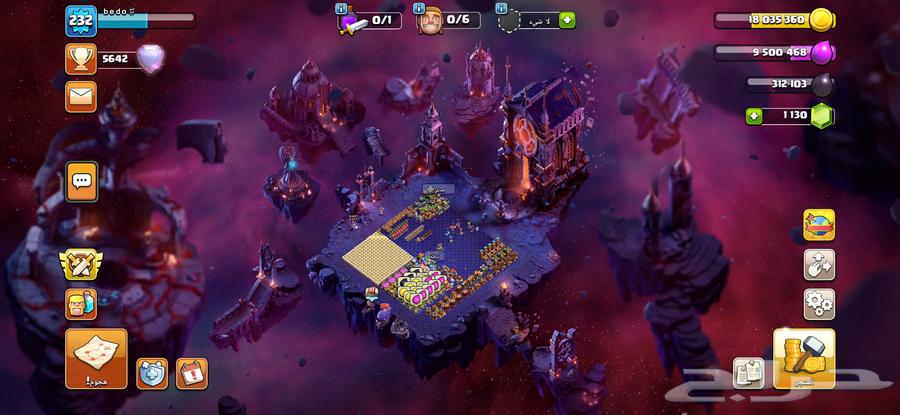Tap the Attack map button
This screenshot has height=415, width=900.
pos(96,358)
